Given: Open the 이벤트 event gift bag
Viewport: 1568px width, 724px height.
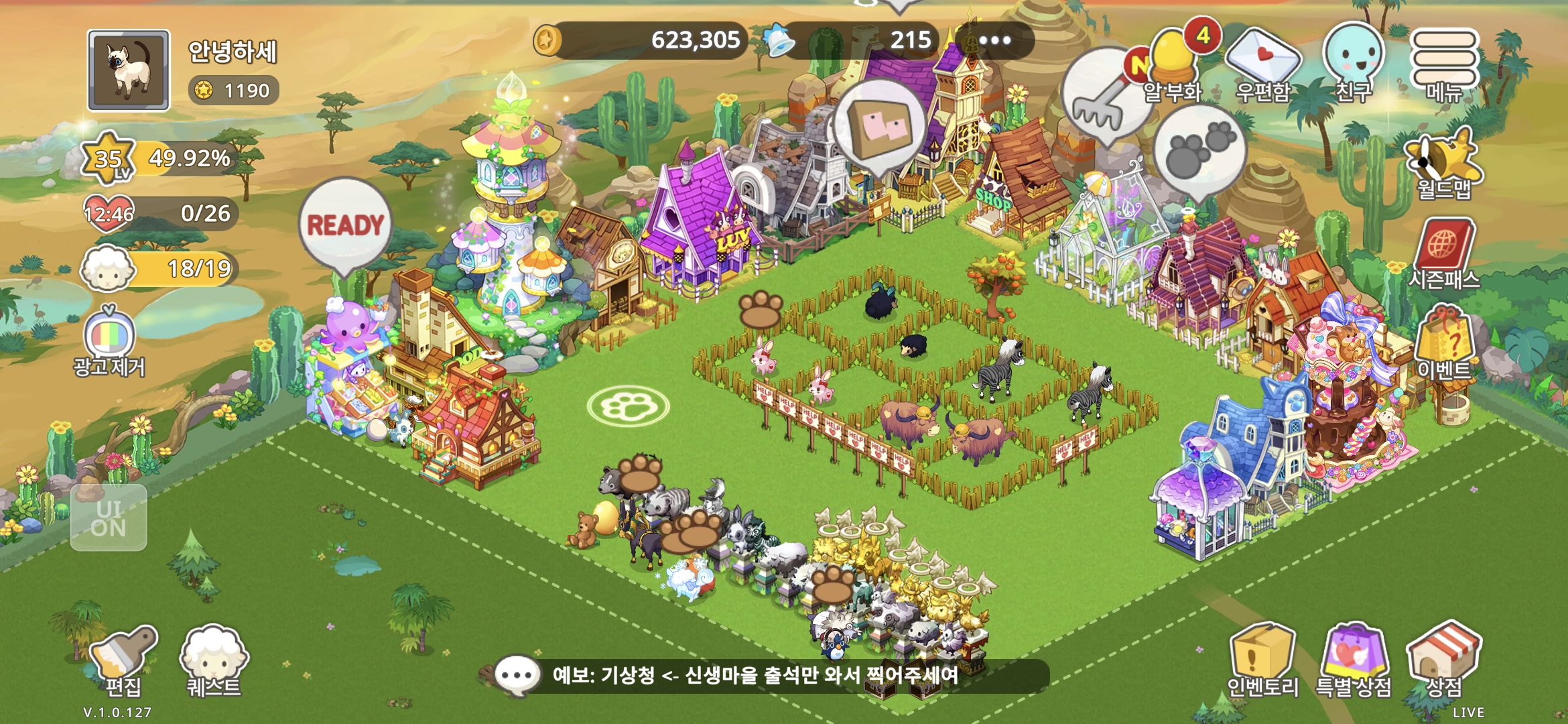Looking at the screenshot, I should tap(1443, 342).
